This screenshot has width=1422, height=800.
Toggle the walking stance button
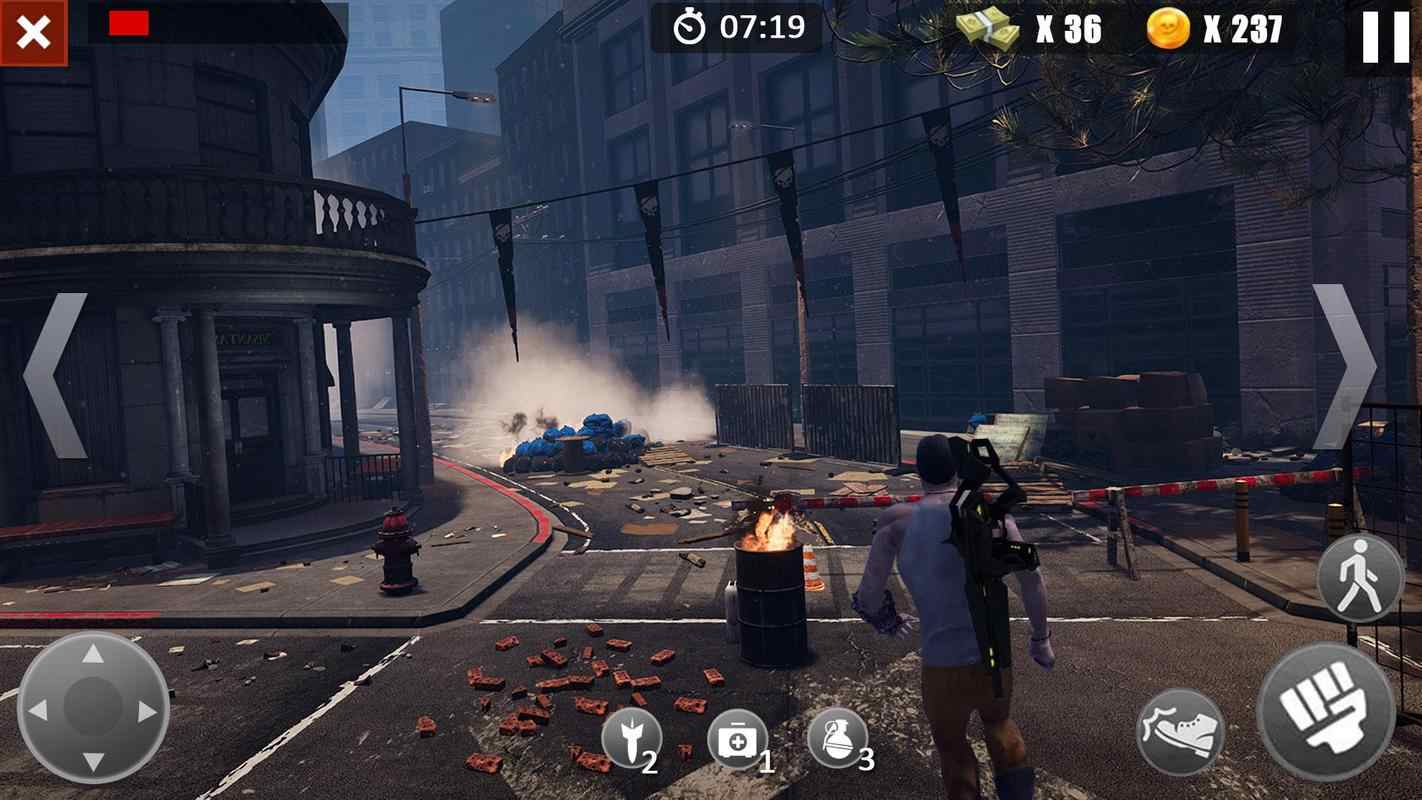pos(1360,578)
